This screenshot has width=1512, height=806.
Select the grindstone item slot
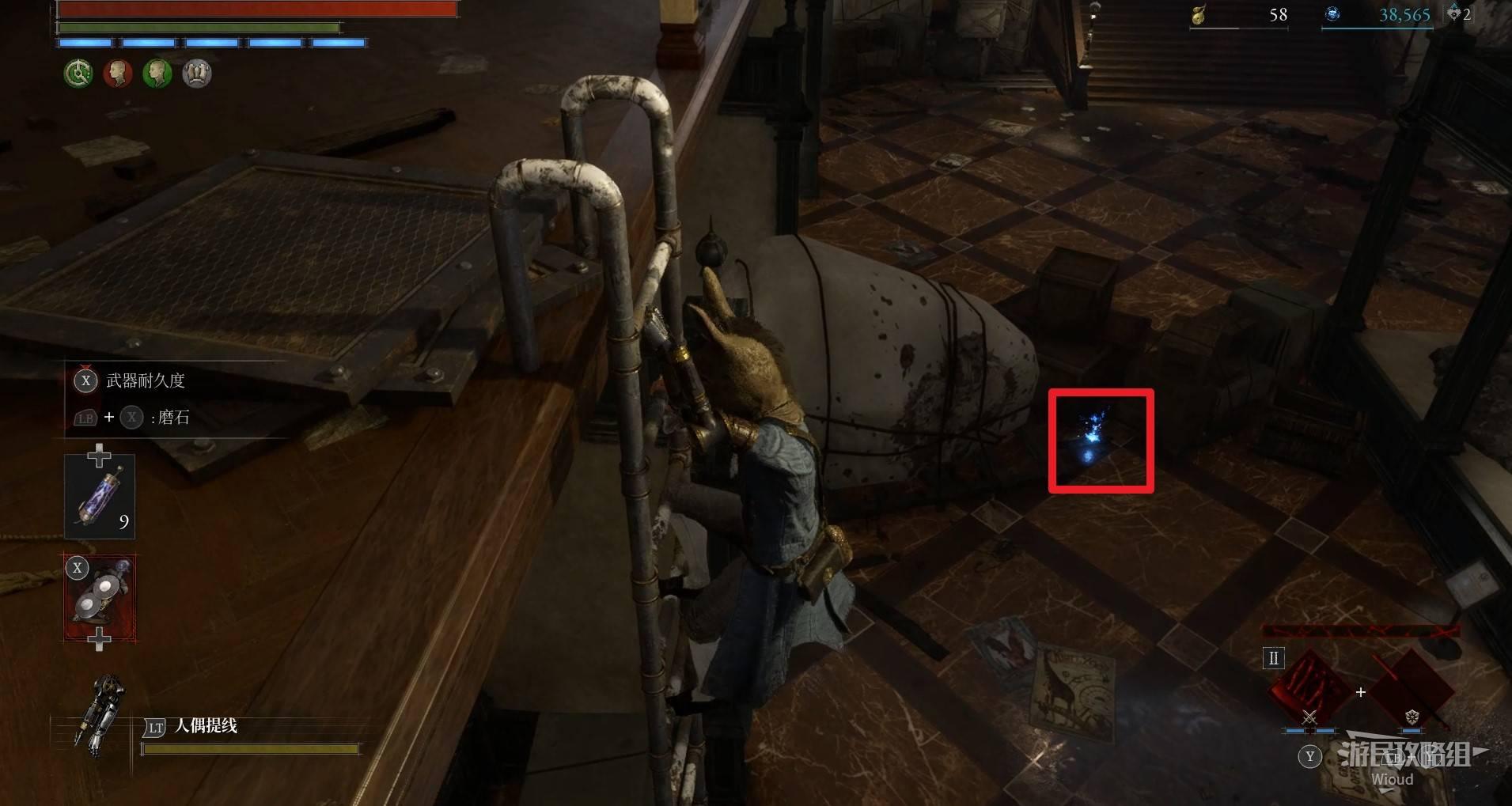click(x=100, y=598)
